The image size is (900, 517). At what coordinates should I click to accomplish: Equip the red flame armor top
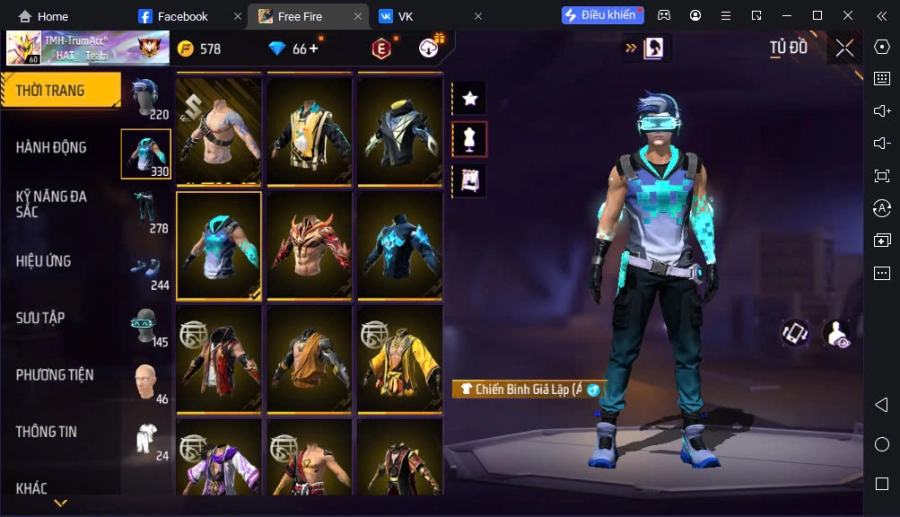click(309, 246)
